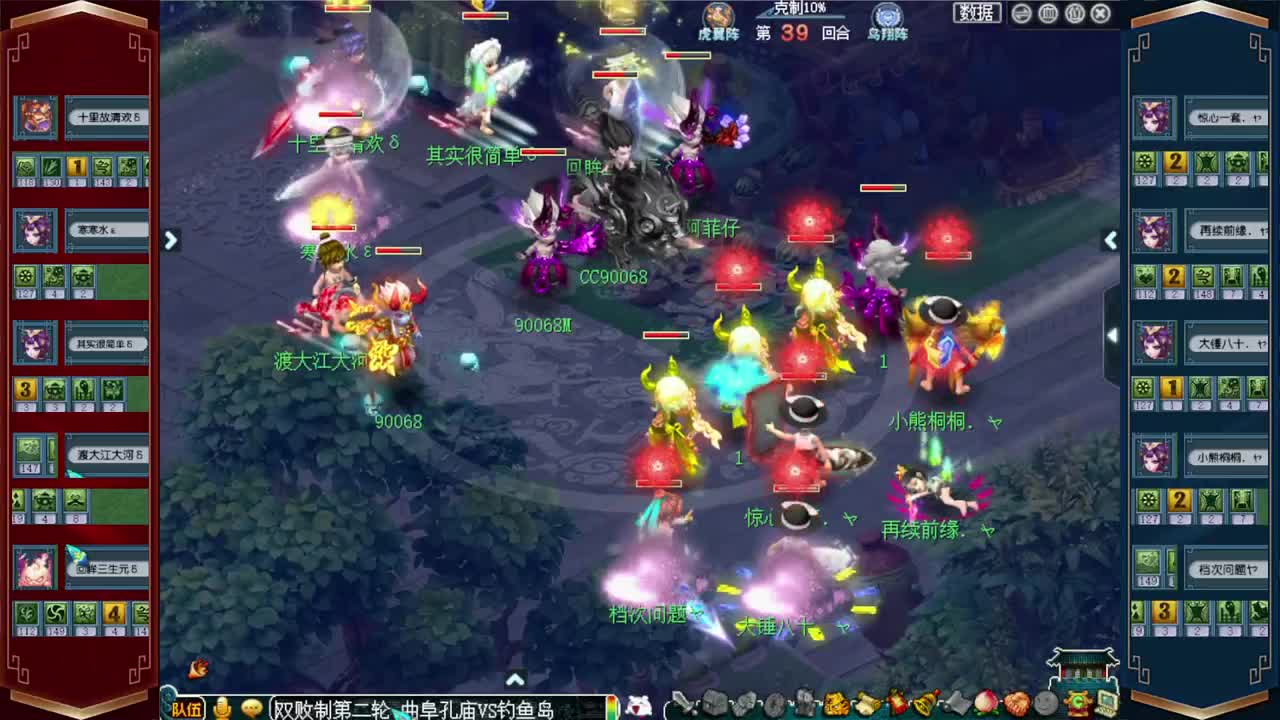The width and height of the screenshot is (1280, 720).
Task: Click the monitor icon at item bar's right end
Action: tap(1105, 704)
